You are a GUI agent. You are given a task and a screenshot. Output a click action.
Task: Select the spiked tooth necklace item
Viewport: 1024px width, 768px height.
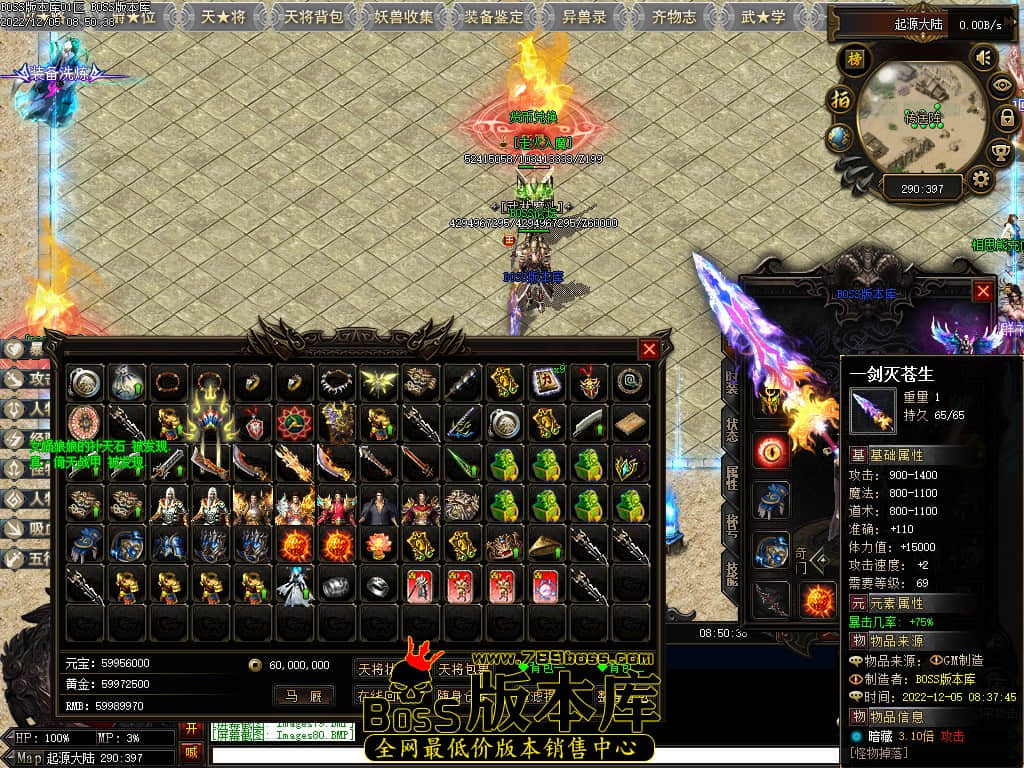tap(336, 382)
